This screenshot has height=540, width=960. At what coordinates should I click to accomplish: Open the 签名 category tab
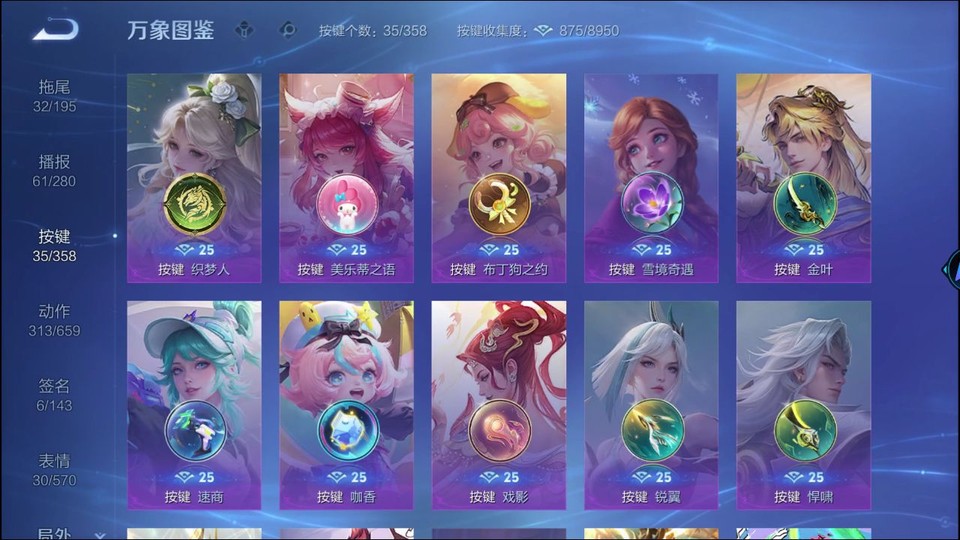click(55, 395)
